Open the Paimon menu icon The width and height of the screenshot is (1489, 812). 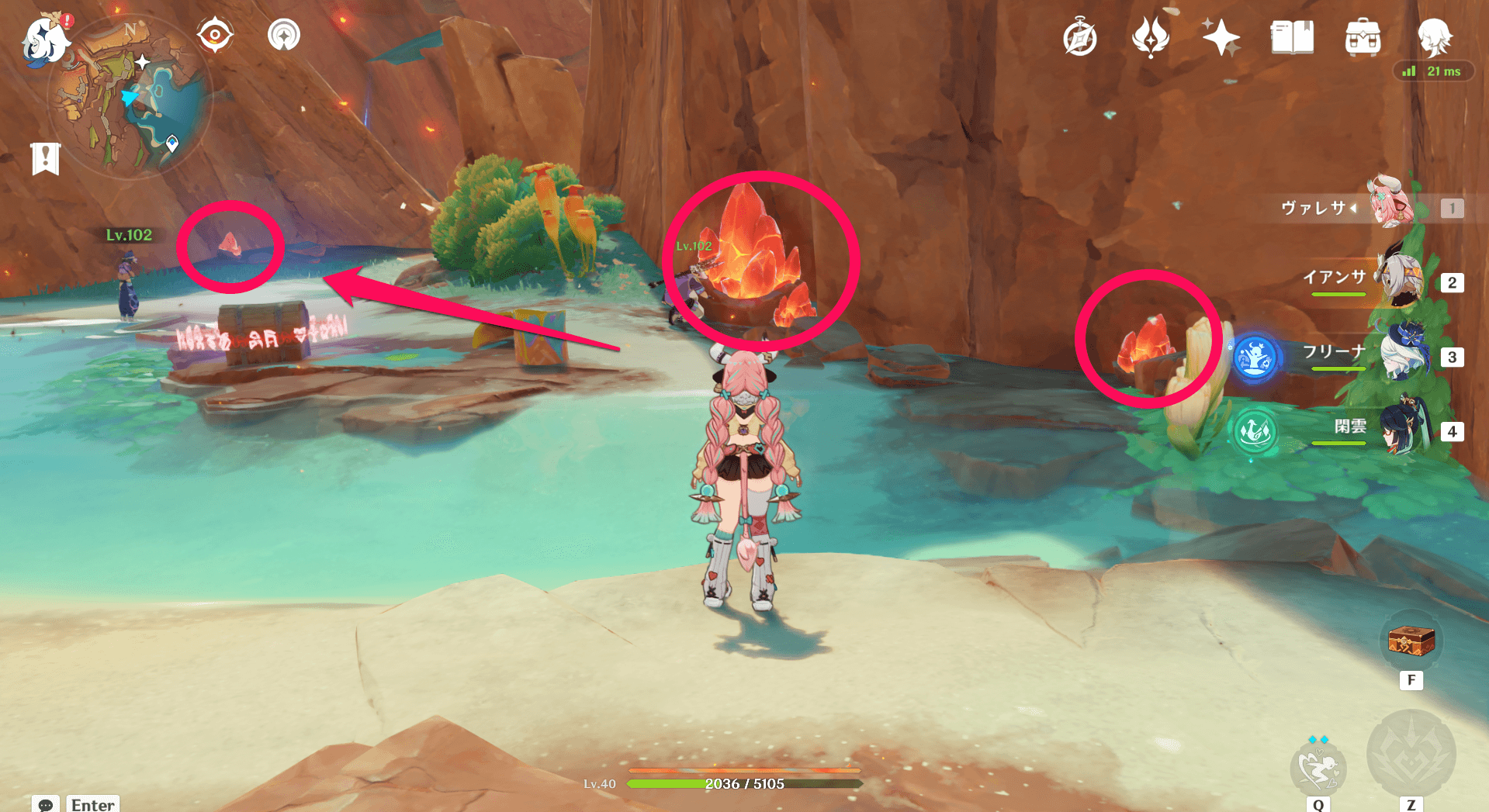point(45,39)
